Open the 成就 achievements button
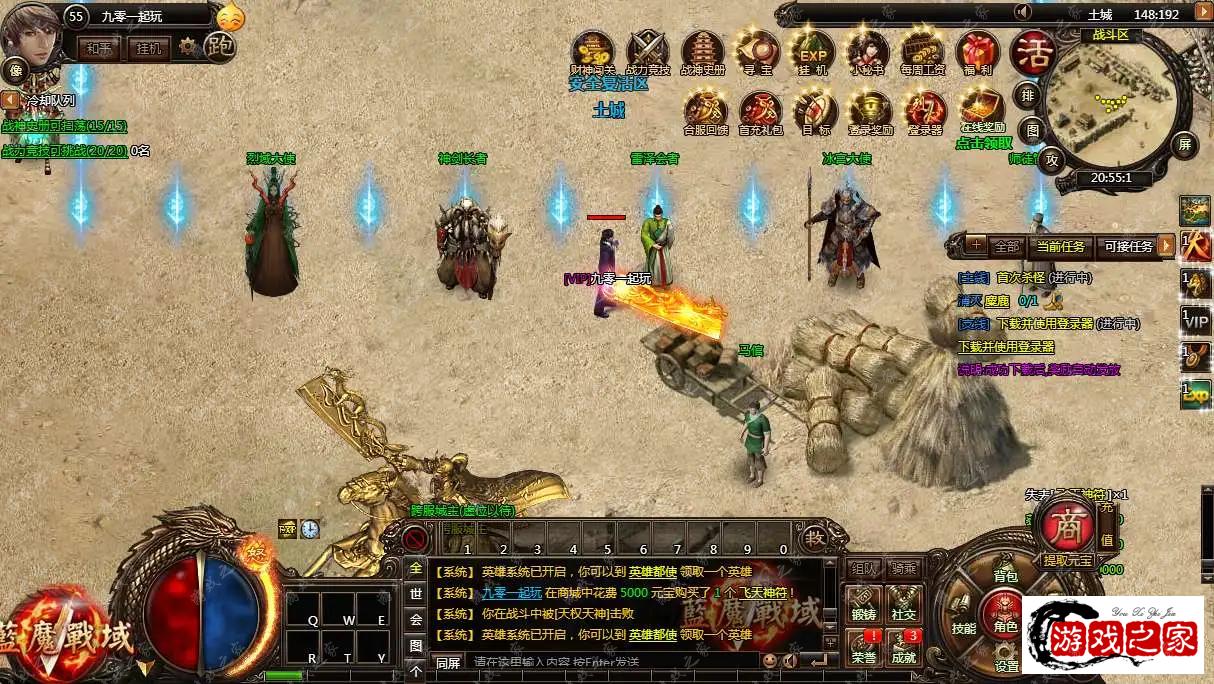The width and height of the screenshot is (1214, 684). 904,647
